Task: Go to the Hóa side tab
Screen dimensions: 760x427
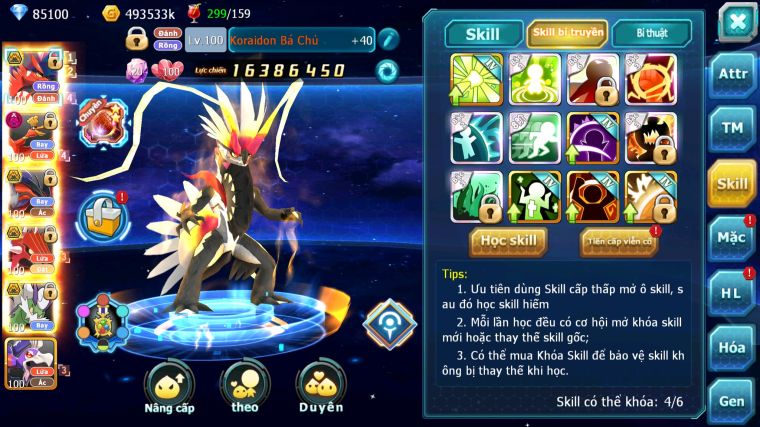Action: click(x=732, y=347)
